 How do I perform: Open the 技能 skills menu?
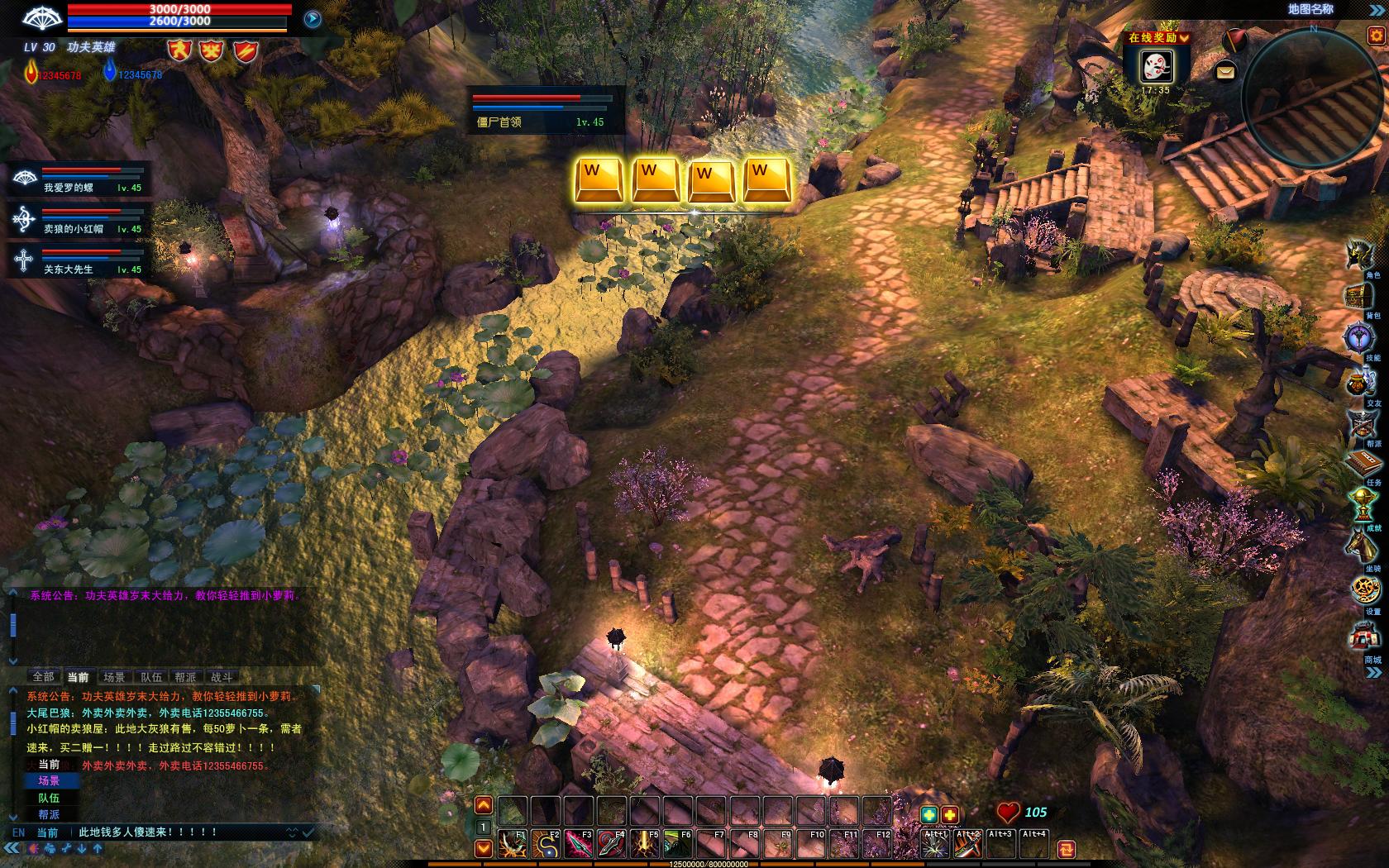1360,338
